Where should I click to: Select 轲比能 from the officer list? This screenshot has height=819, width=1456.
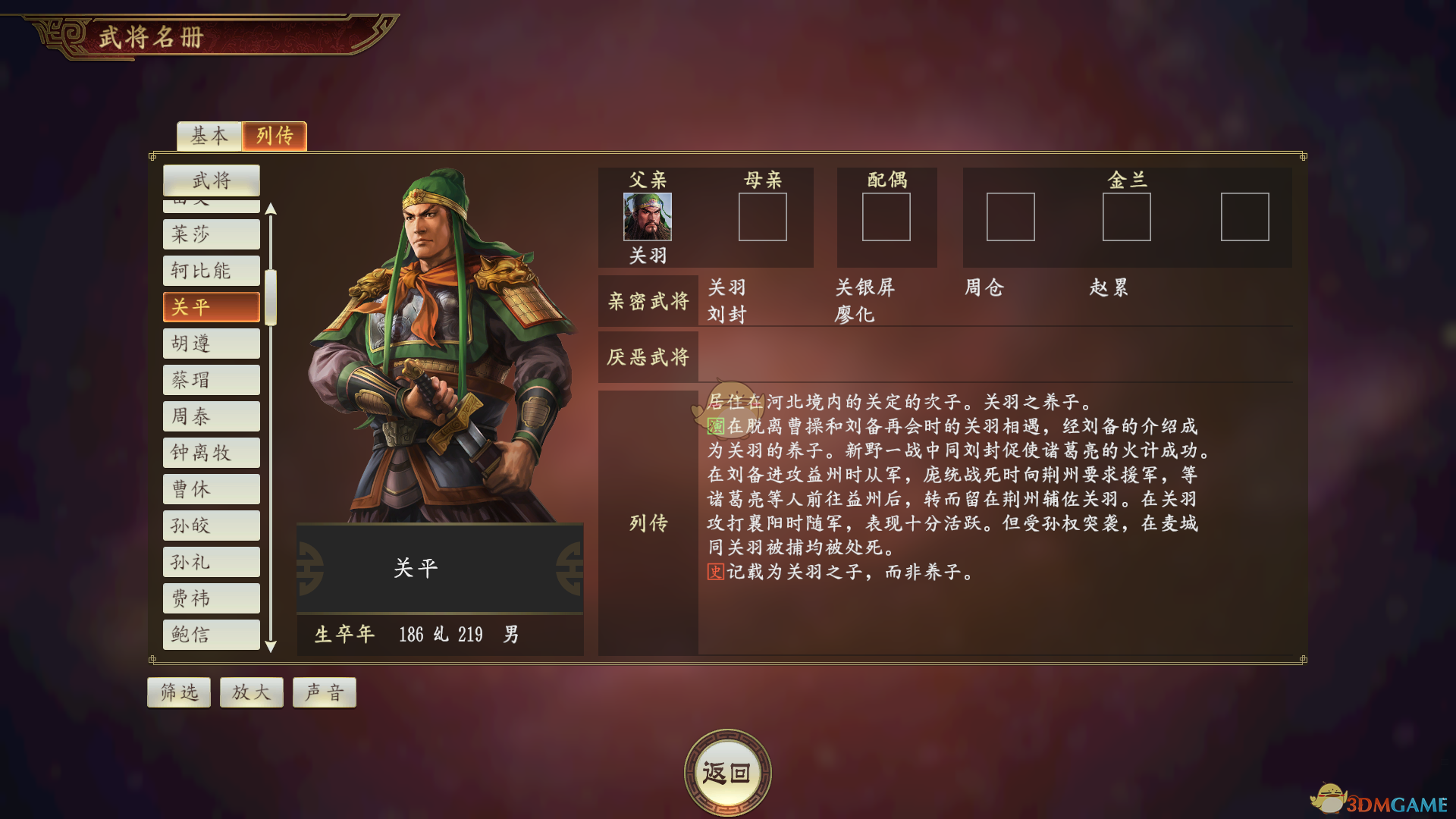pyautogui.click(x=212, y=271)
